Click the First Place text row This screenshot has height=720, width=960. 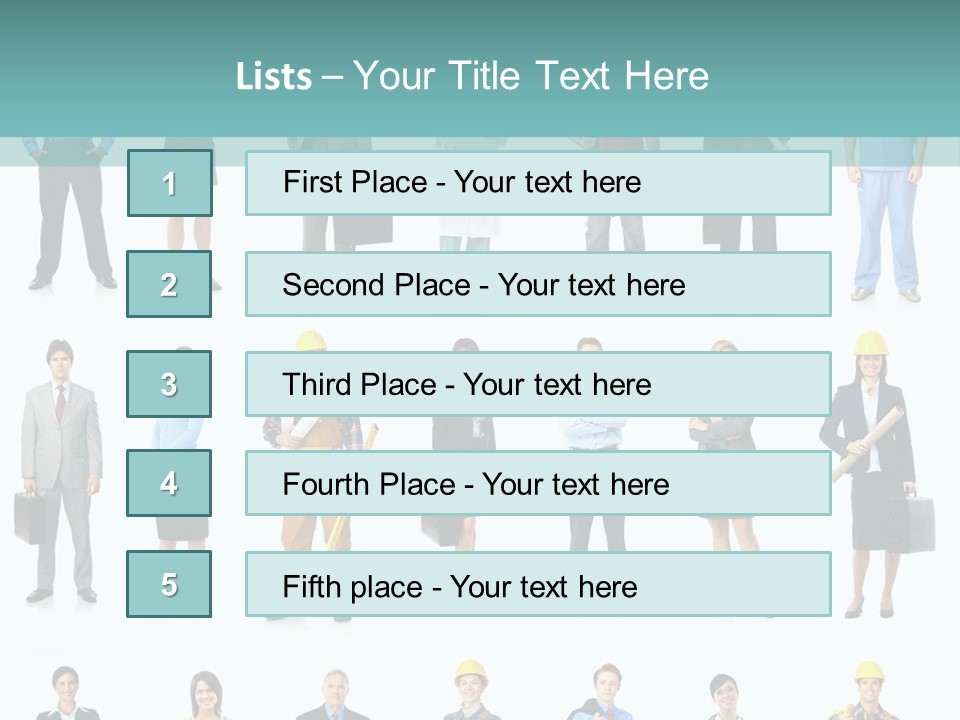[x=538, y=183]
